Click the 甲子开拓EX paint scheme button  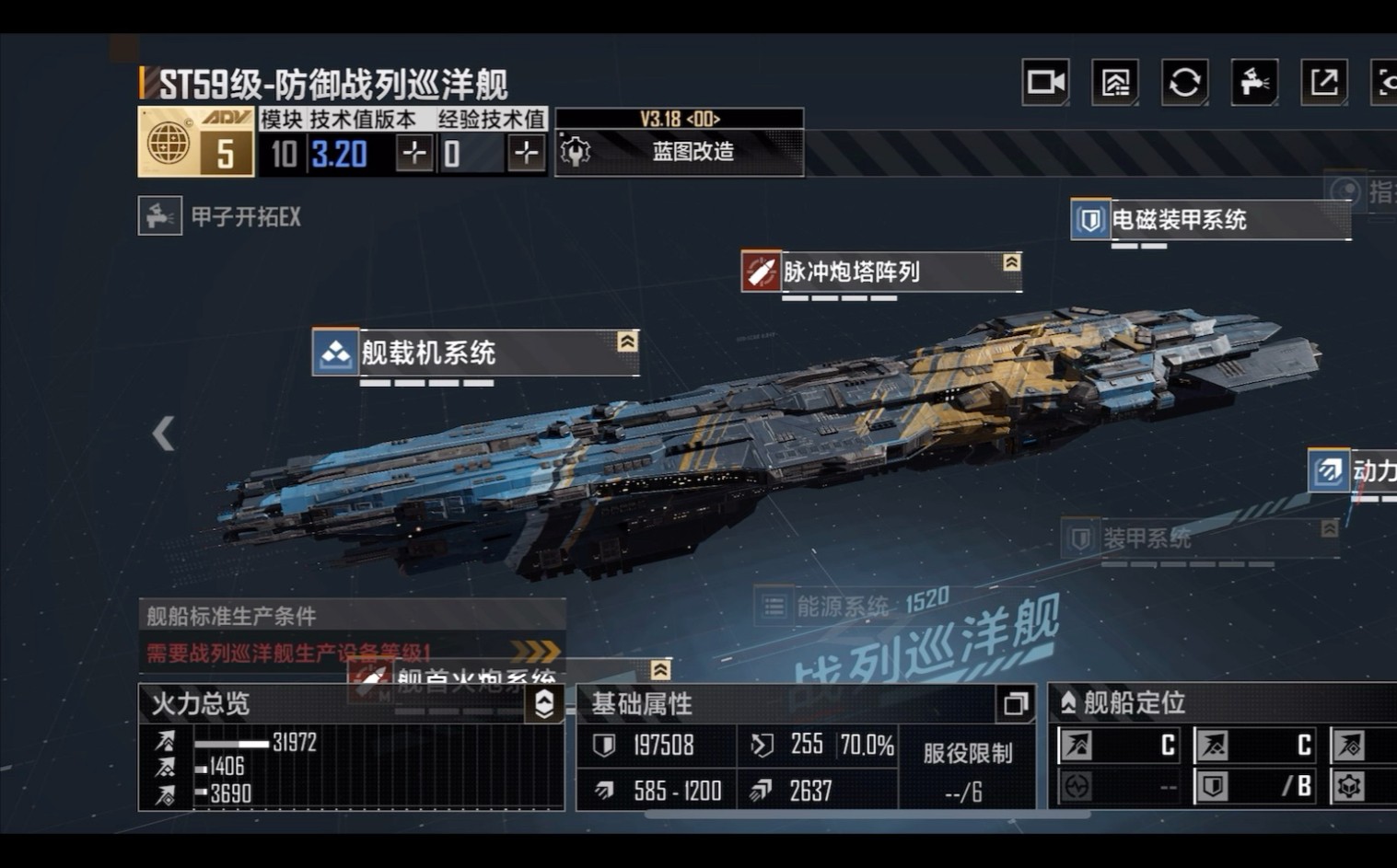pos(221,217)
